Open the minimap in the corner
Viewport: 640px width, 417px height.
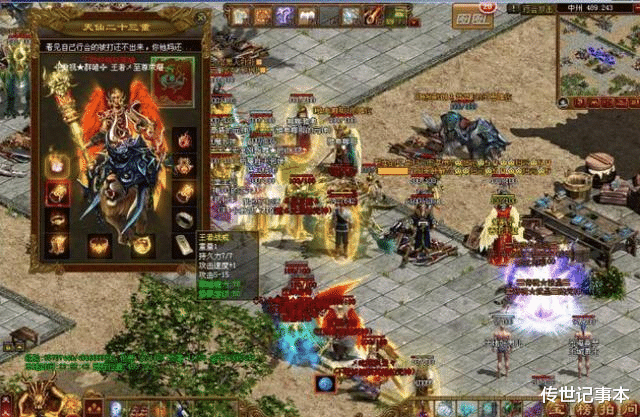[597, 52]
